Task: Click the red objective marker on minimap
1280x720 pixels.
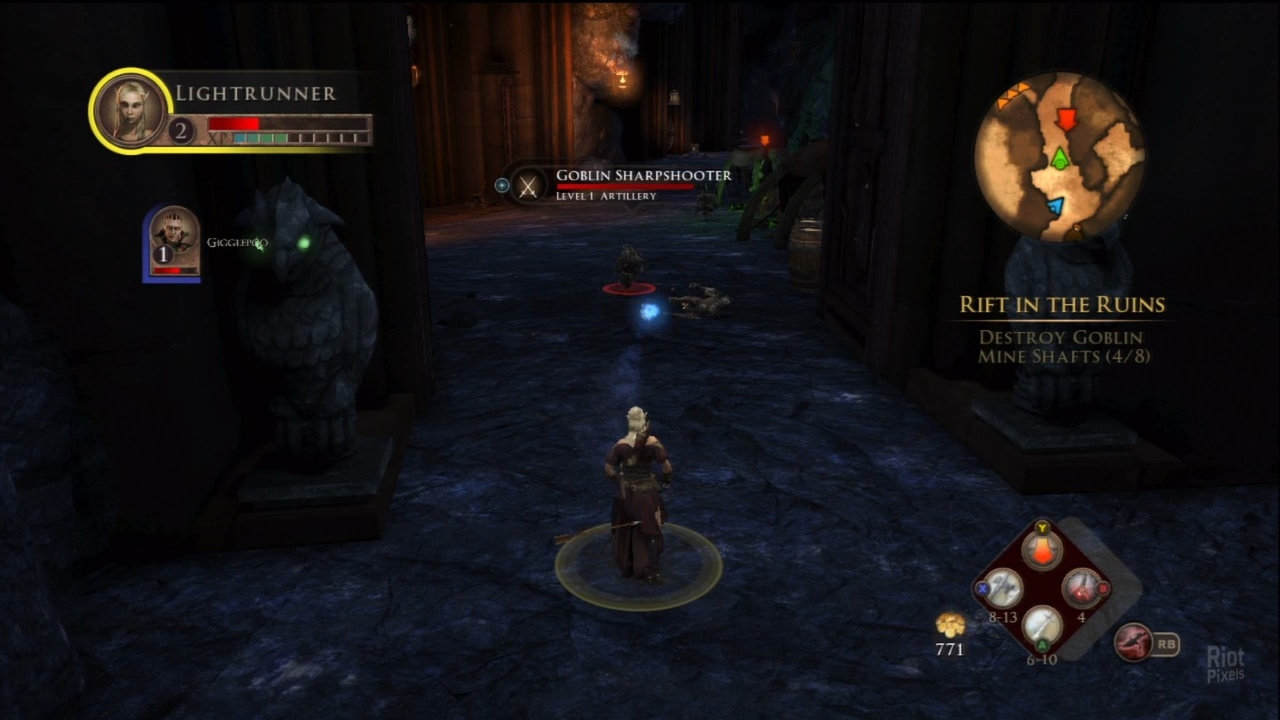Action: [1066, 120]
